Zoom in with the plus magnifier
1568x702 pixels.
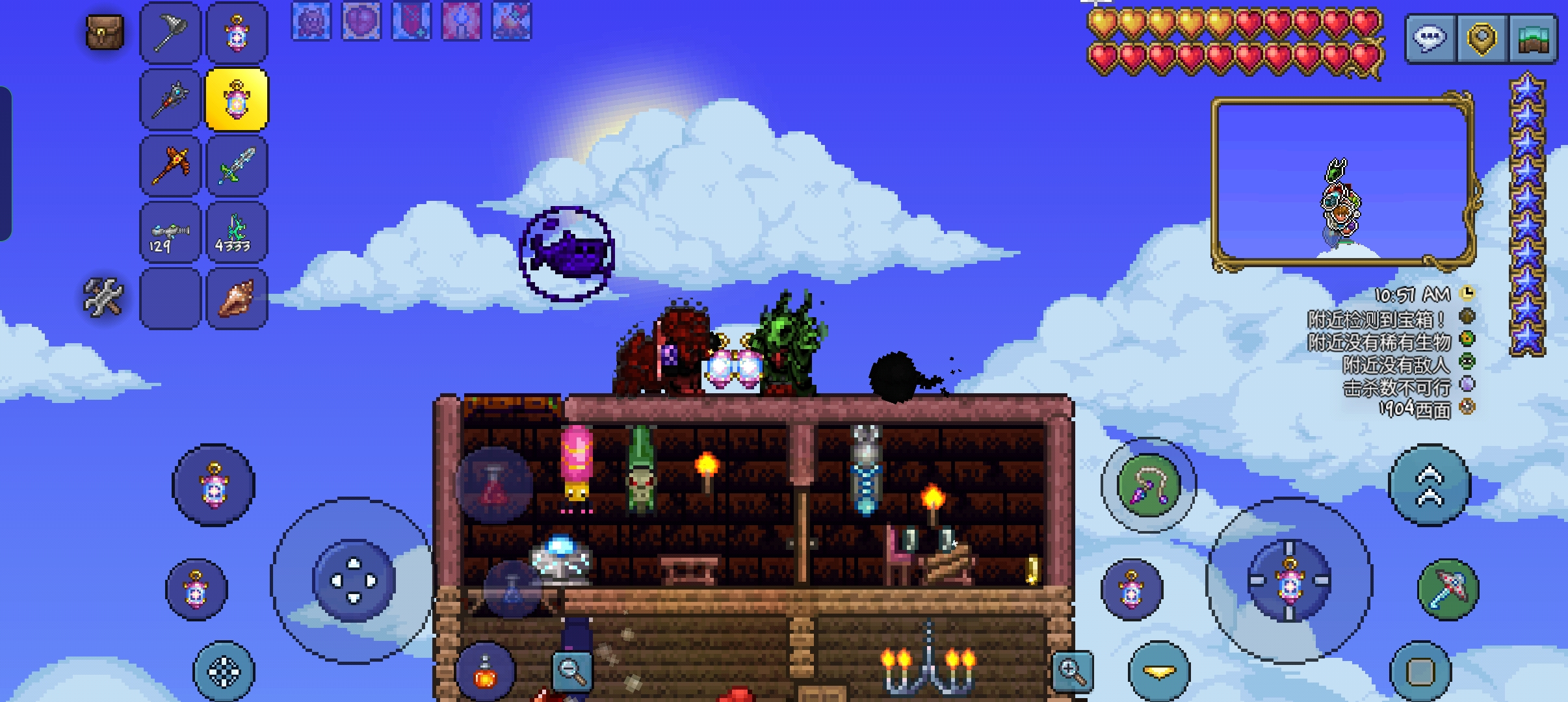[x=1072, y=671]
